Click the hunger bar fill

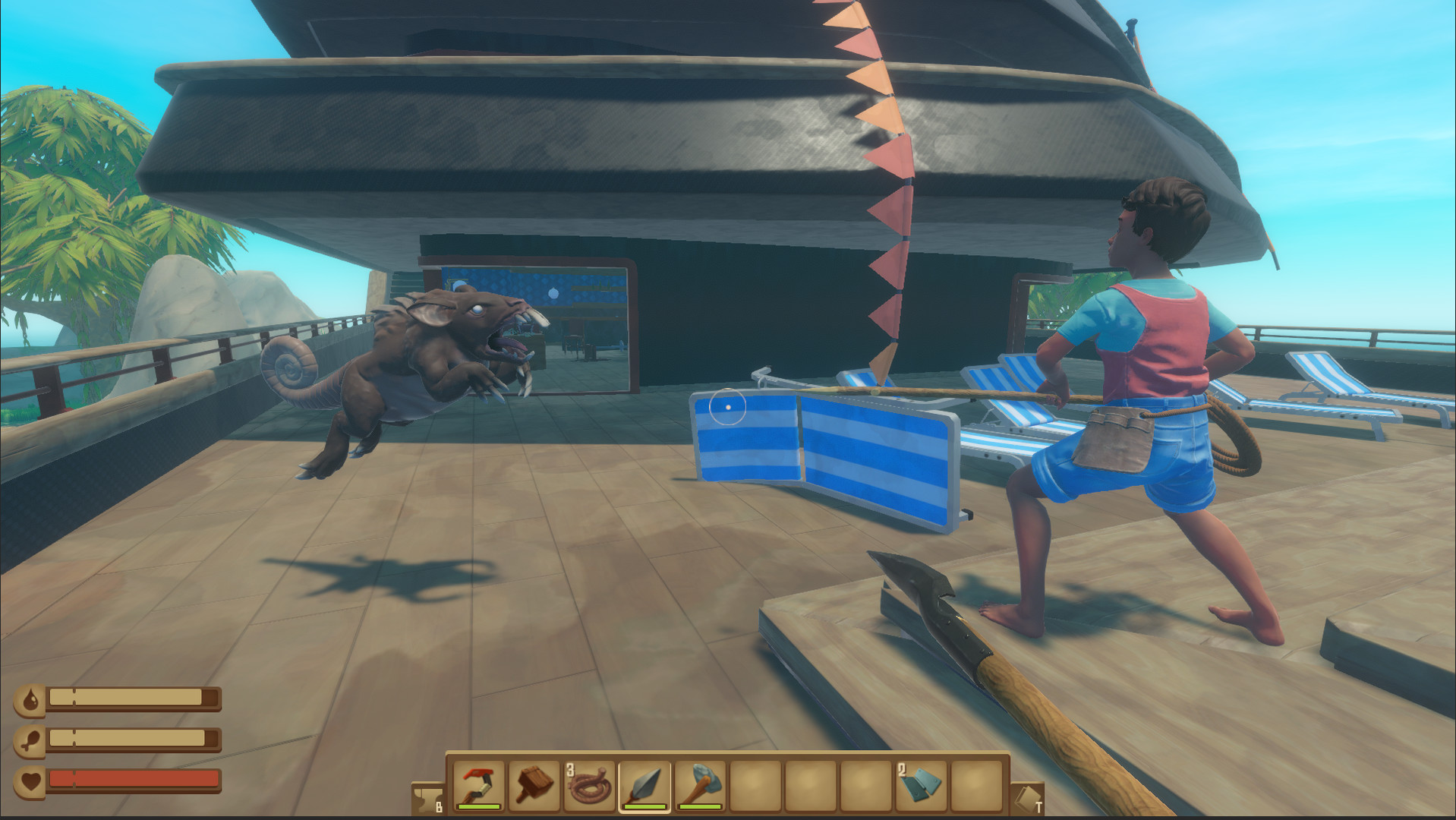point(125,738)
